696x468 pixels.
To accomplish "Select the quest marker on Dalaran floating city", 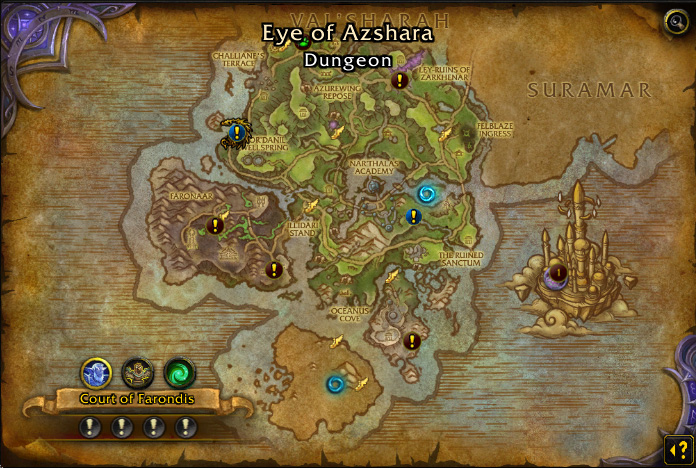I will (559, 273).
